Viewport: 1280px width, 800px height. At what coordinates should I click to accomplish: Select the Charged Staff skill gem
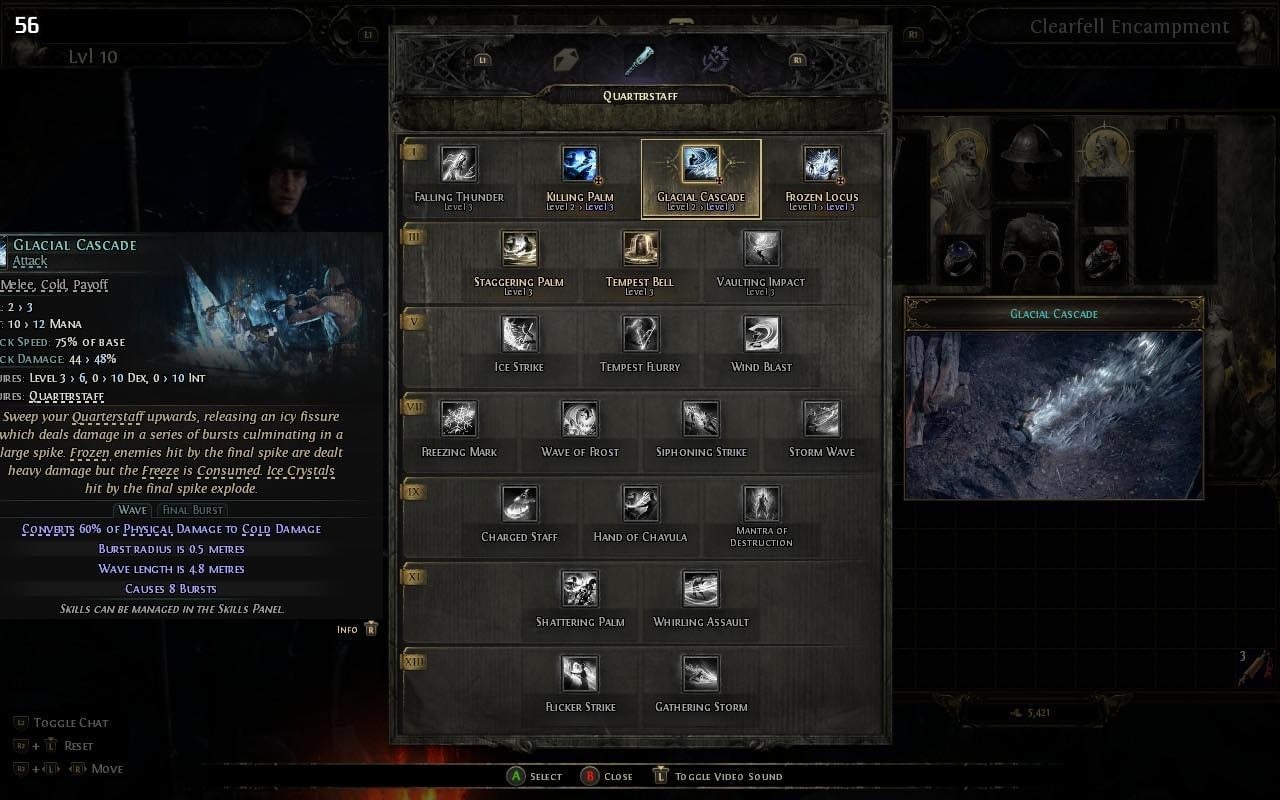tap(519, 503)
